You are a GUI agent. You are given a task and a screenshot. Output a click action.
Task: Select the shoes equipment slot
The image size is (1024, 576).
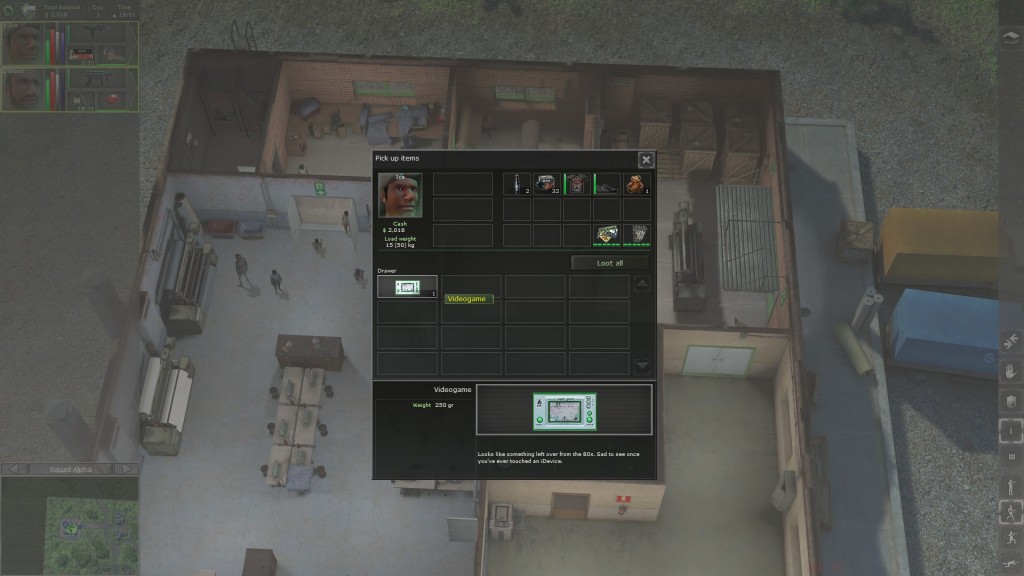[x=607, y=184]
